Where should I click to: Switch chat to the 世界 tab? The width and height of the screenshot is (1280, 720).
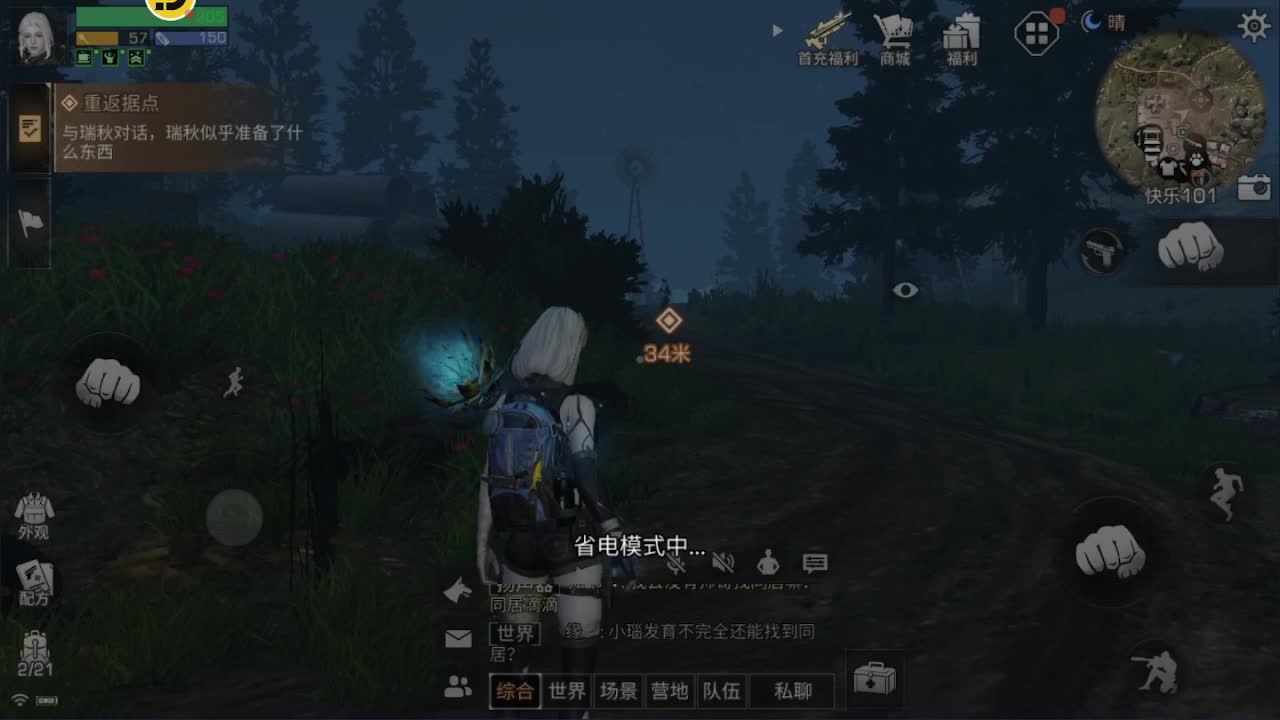pos(566,690)
